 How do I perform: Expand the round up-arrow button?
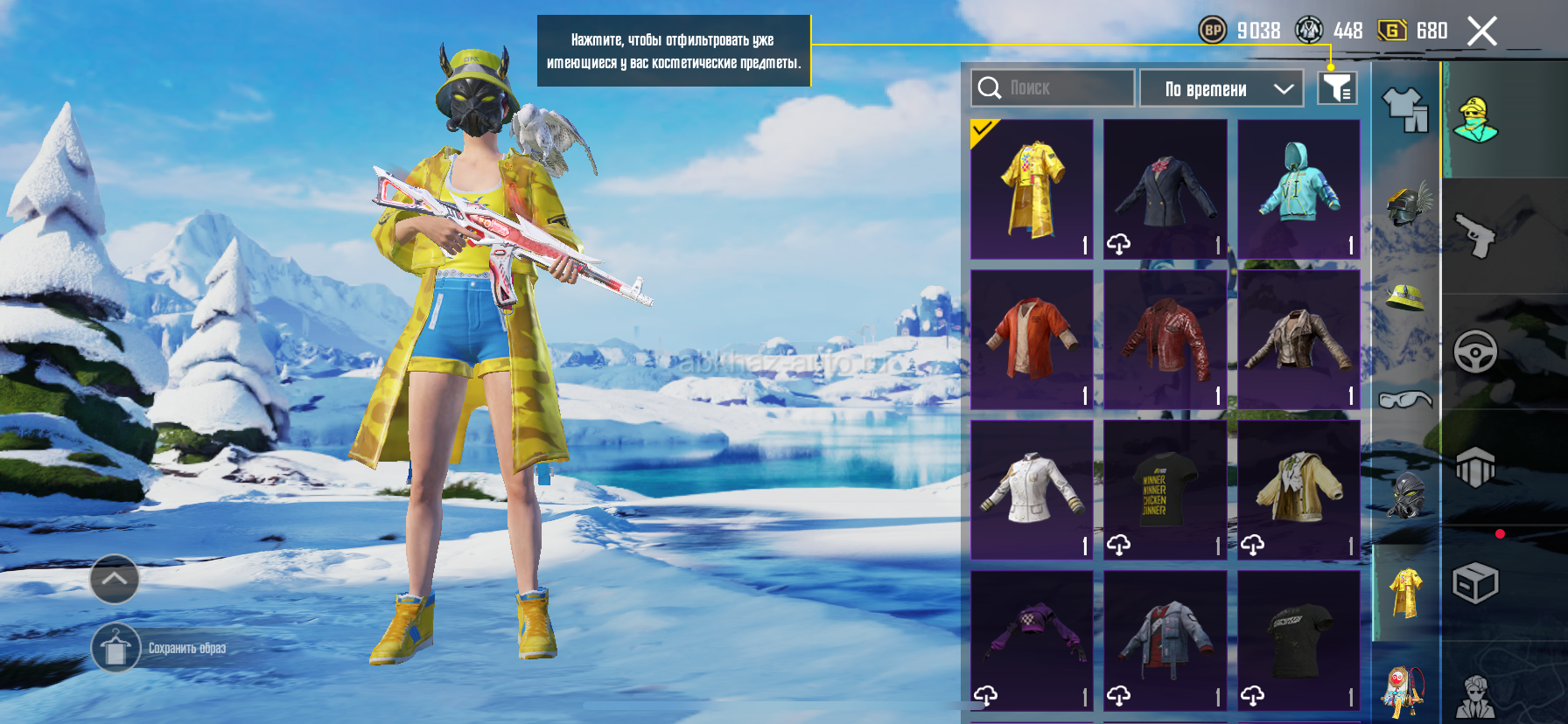(x=115, y=579)
